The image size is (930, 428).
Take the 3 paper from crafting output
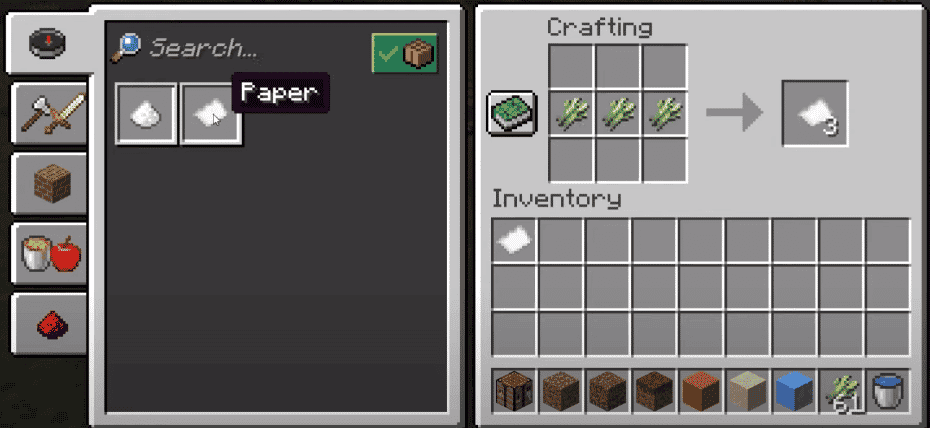pos(816,114)
